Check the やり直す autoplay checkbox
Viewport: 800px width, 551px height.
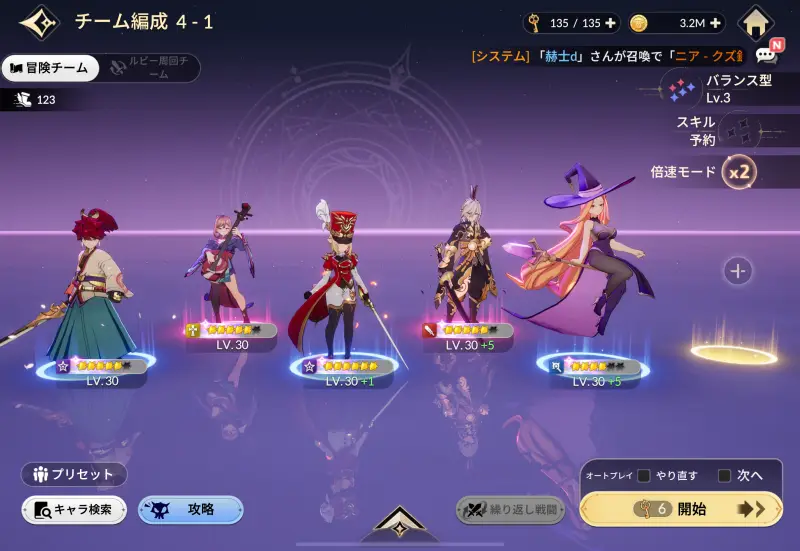645,475
